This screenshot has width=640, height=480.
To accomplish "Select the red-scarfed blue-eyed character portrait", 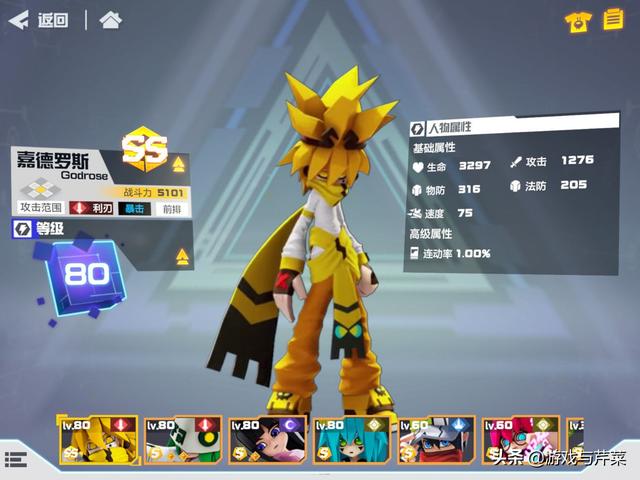I will click(435, 441).
